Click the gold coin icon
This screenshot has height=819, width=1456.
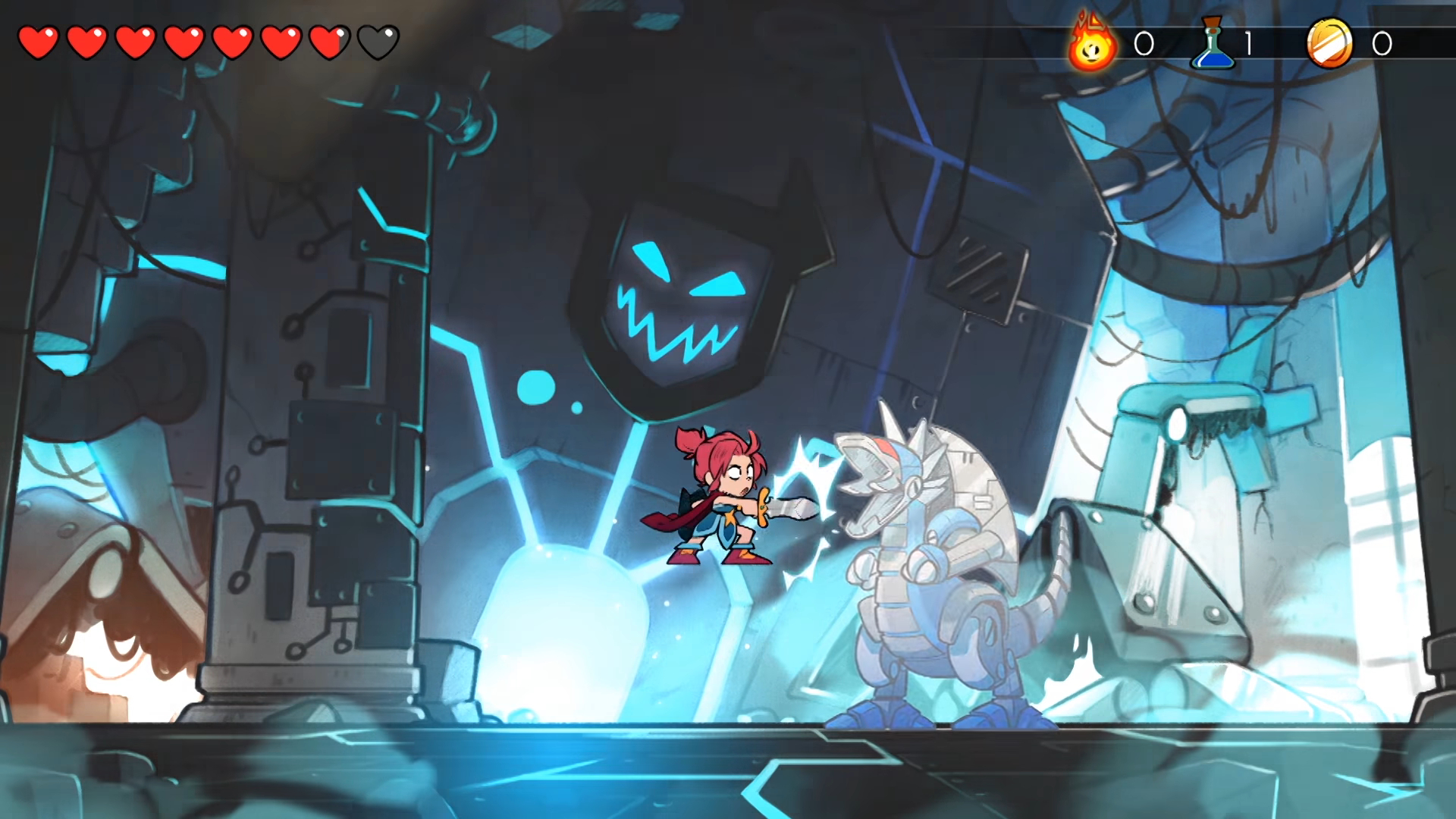pyautogui.click(x=1329, y=44)
